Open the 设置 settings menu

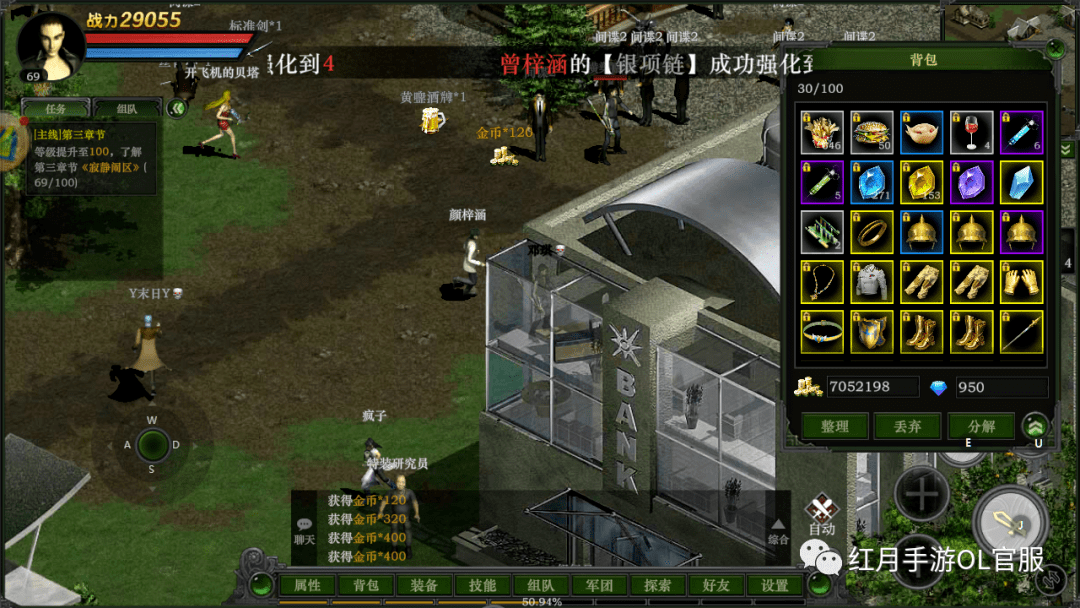[775, 586]
